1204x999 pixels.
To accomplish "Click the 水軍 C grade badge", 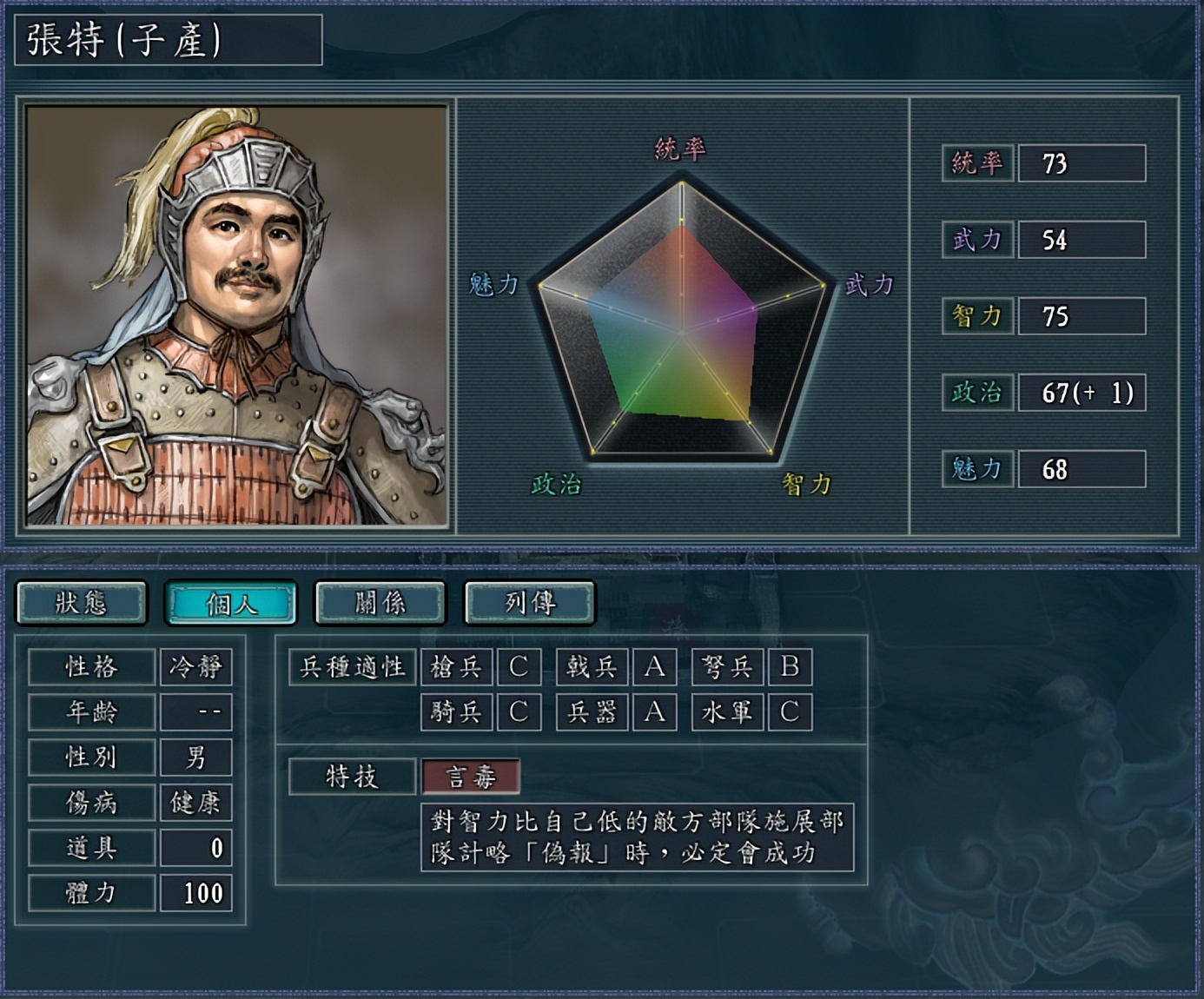I will tap(791, 712).
